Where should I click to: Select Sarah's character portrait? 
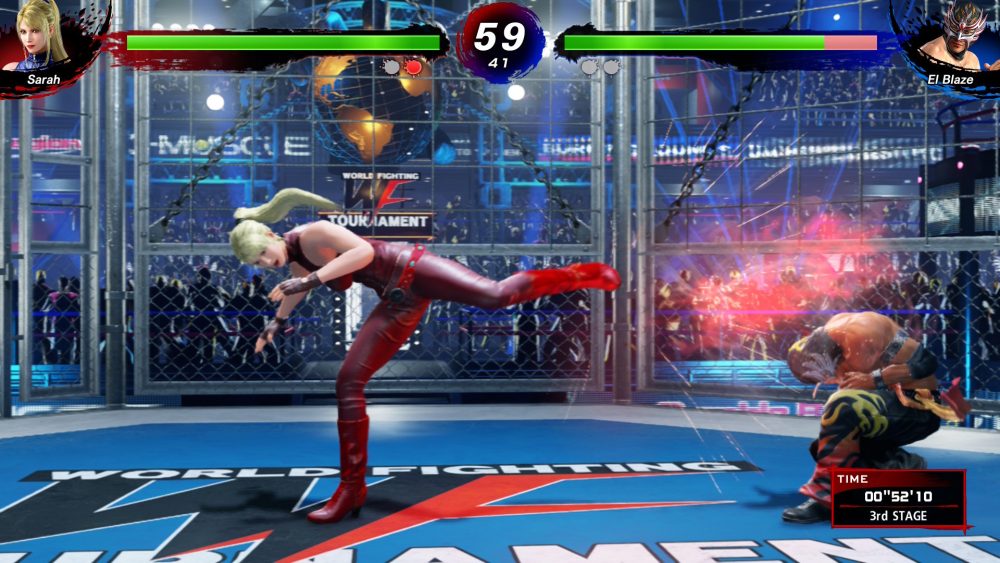[43, 35]
